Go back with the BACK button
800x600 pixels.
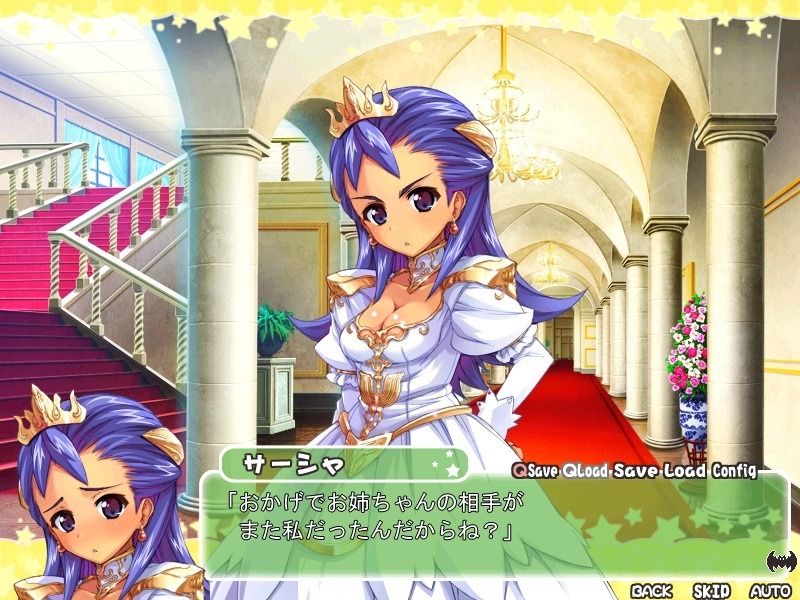click(x=651, y=591)
